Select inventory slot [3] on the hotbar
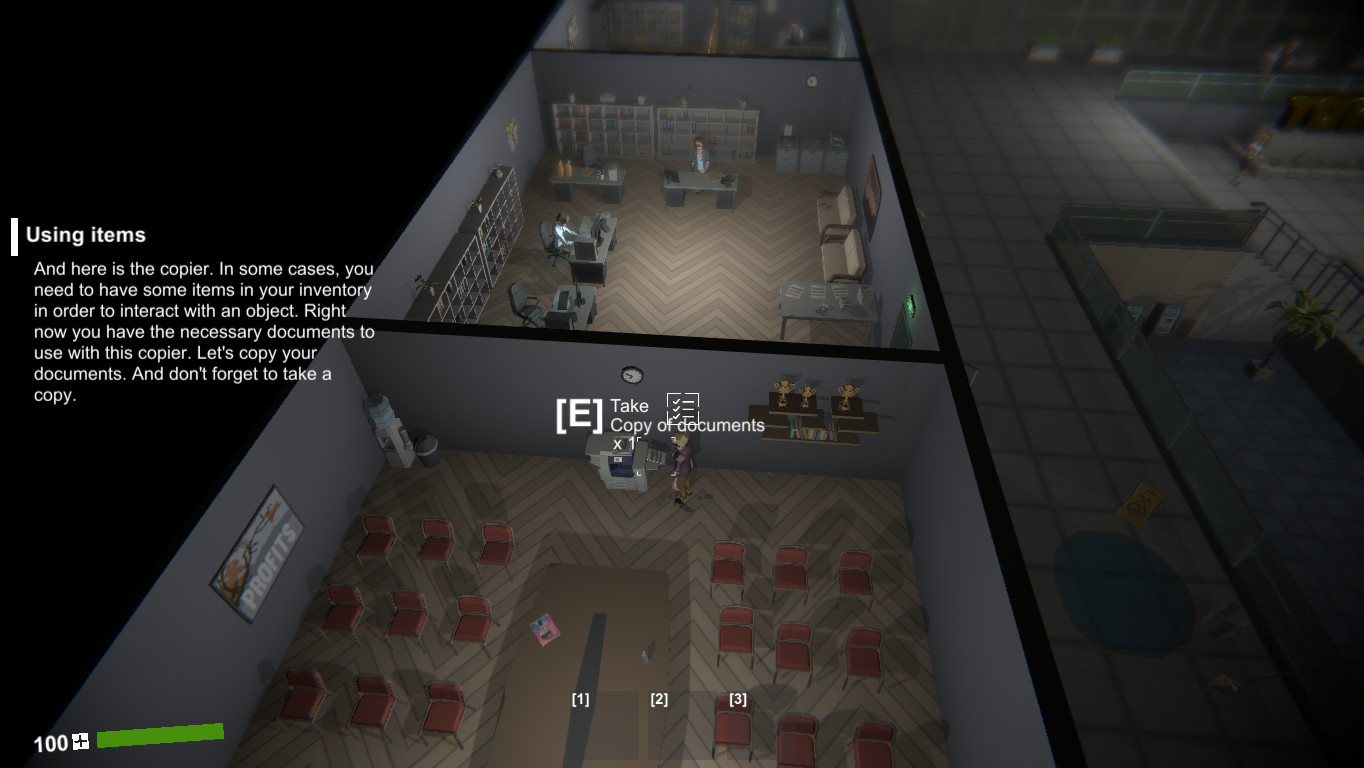 737,700
